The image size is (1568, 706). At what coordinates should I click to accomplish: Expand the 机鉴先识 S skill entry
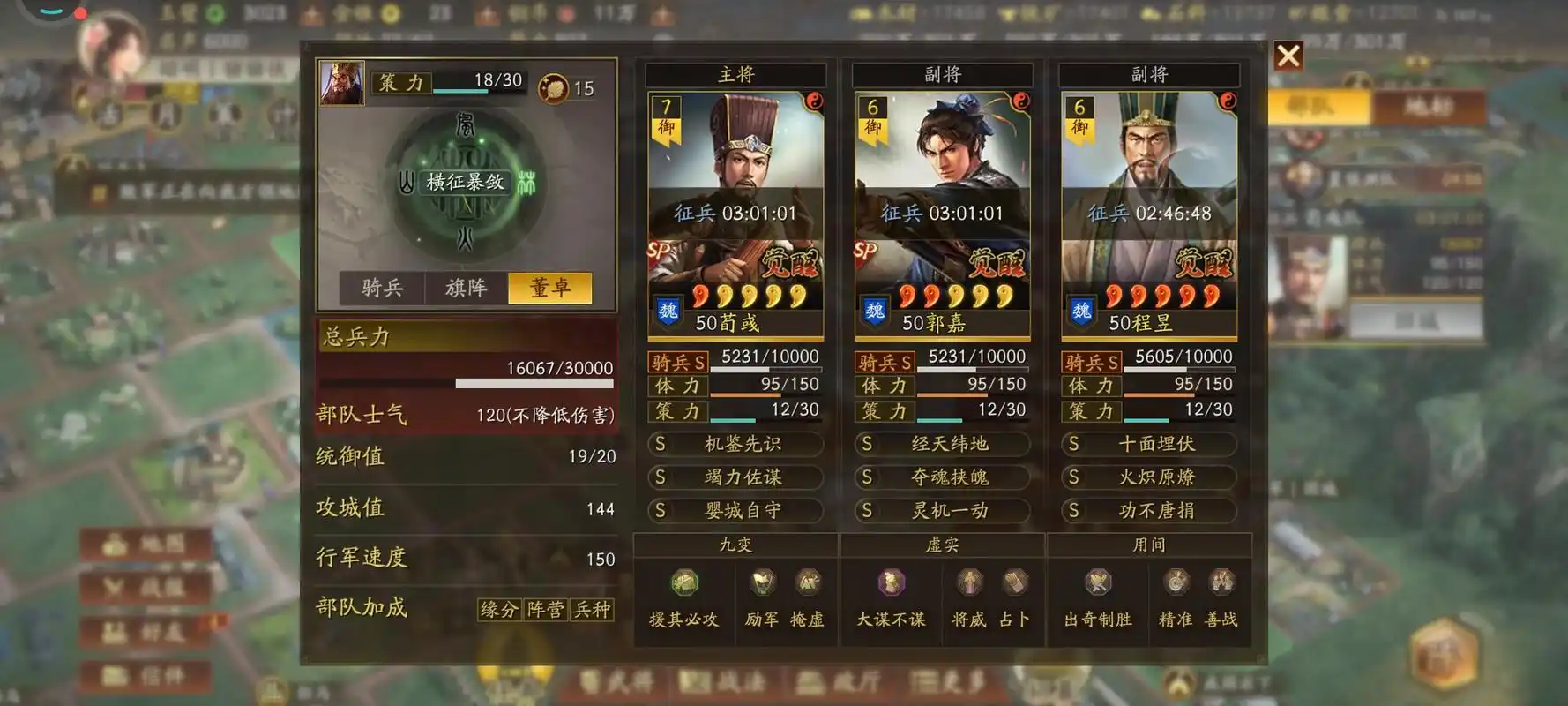pyautogui.click(x=737, y=444)
